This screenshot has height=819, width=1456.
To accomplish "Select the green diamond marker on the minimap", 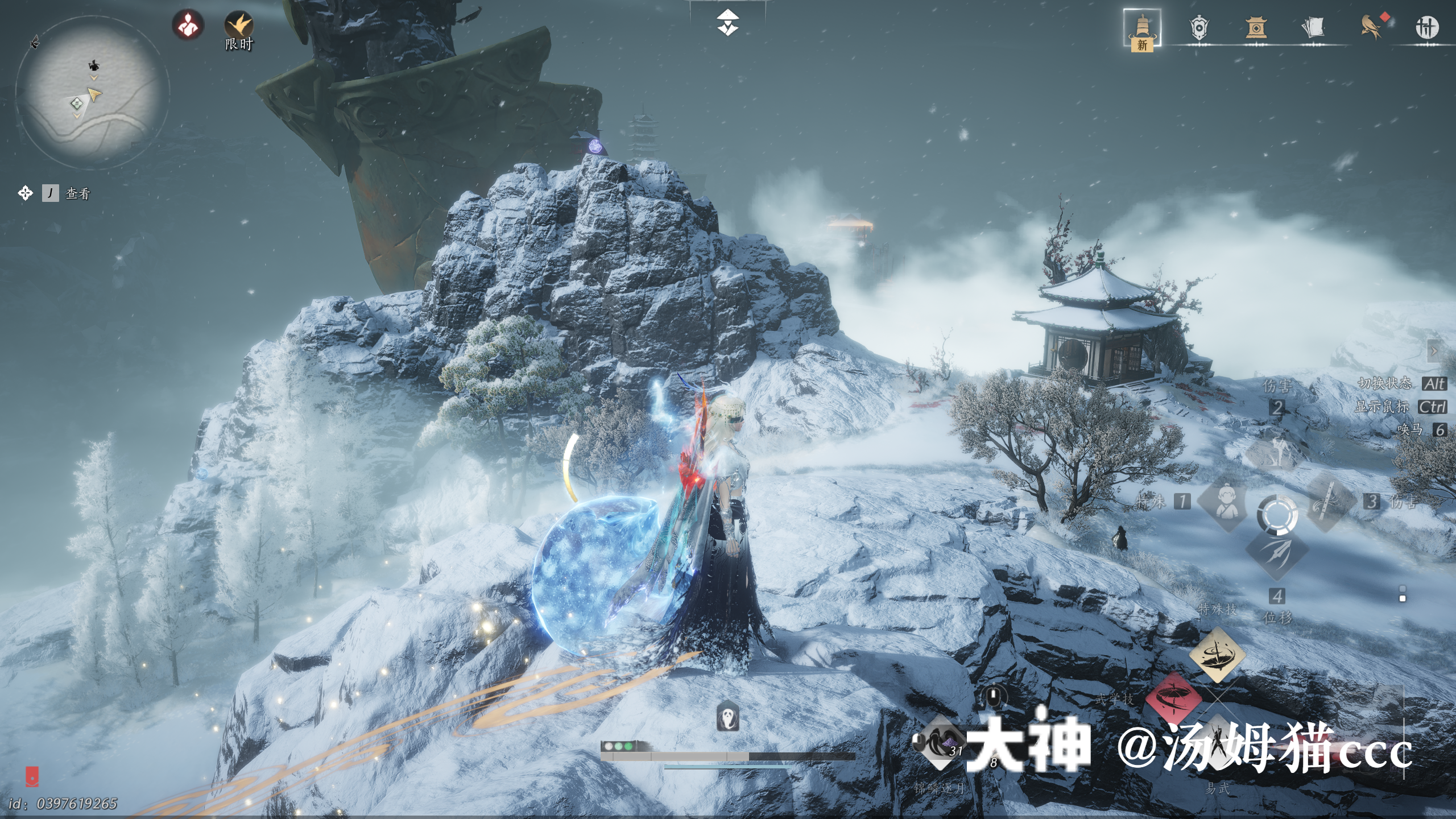I will pos(77,103).
